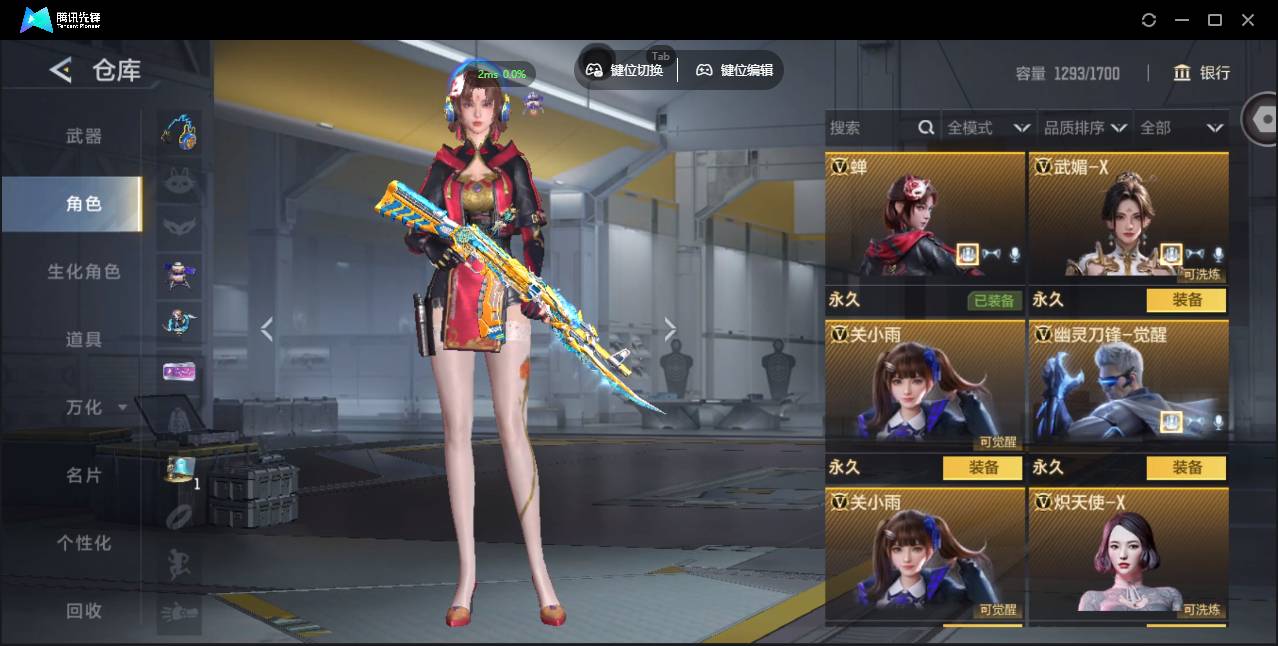Viewport: 1278px width, 646px height.
Task: Go to the 回收 section
Action: click(84, 610)
